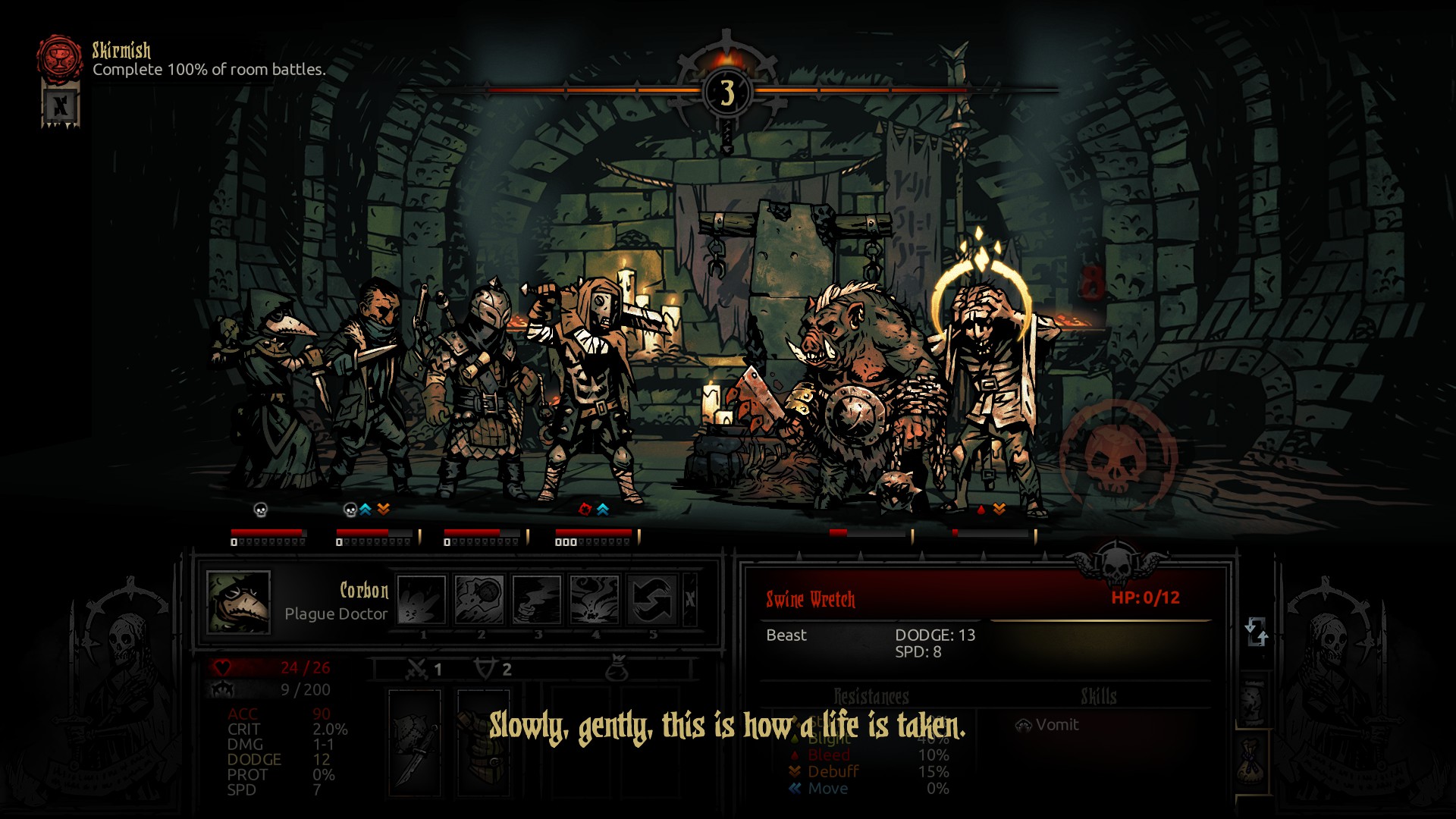Choose the third skill with rising fumes

[x=537, y=599]
